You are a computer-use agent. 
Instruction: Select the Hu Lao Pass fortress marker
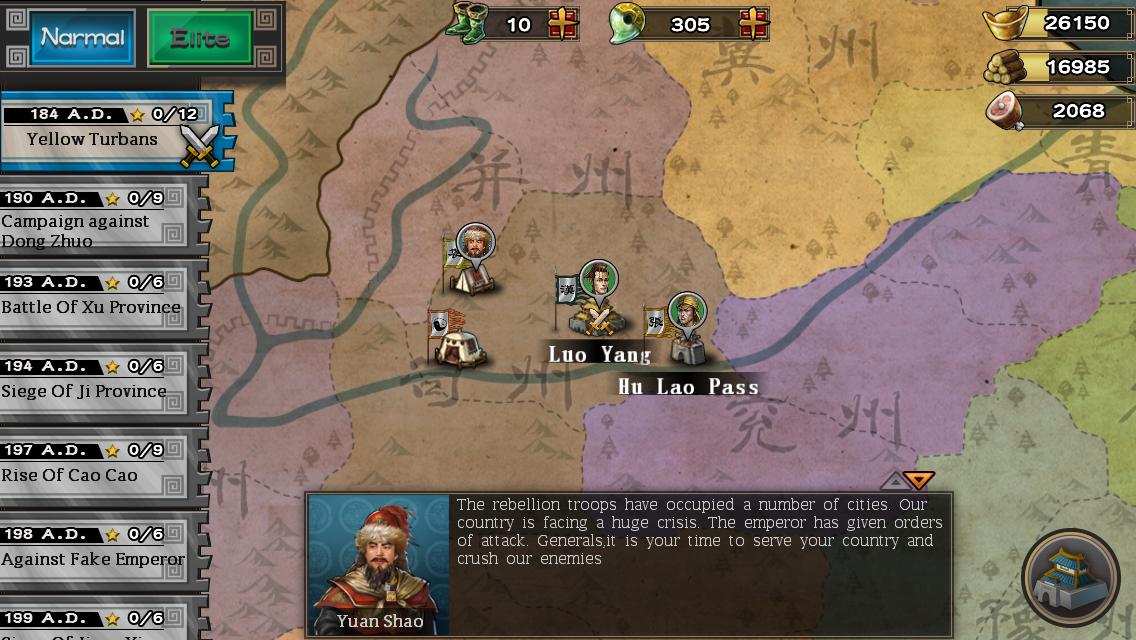pos(684,332)
